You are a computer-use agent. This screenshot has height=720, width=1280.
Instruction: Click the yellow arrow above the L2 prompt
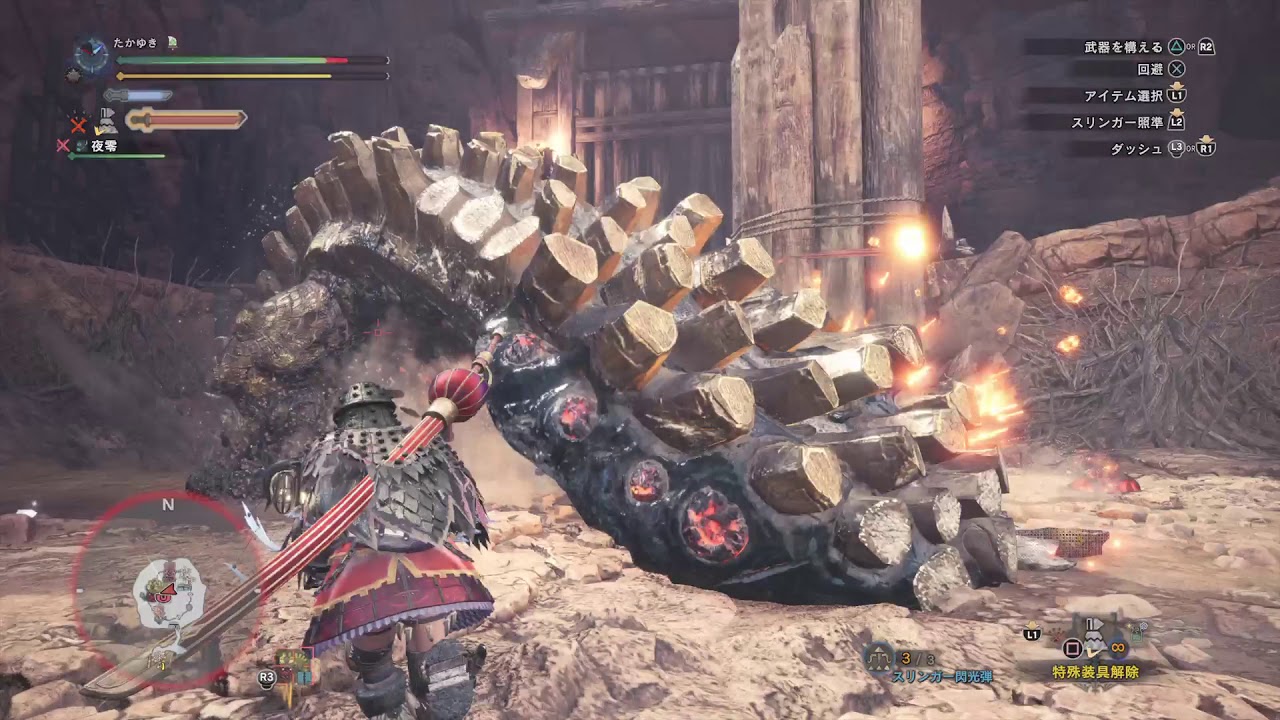click(x=1176, y=112)
